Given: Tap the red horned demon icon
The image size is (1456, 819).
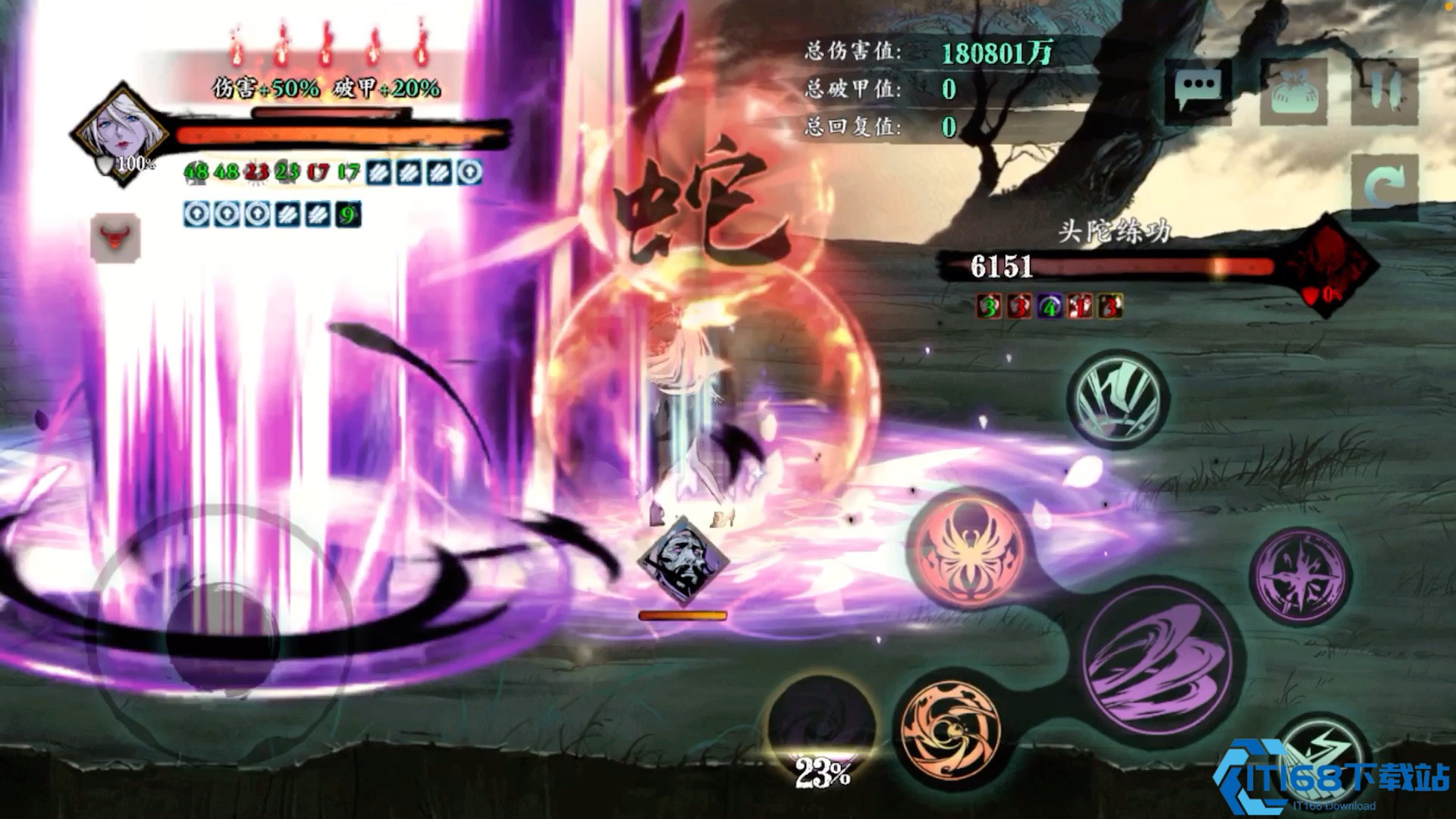Looking at the screenshot, I should (115, 237).
